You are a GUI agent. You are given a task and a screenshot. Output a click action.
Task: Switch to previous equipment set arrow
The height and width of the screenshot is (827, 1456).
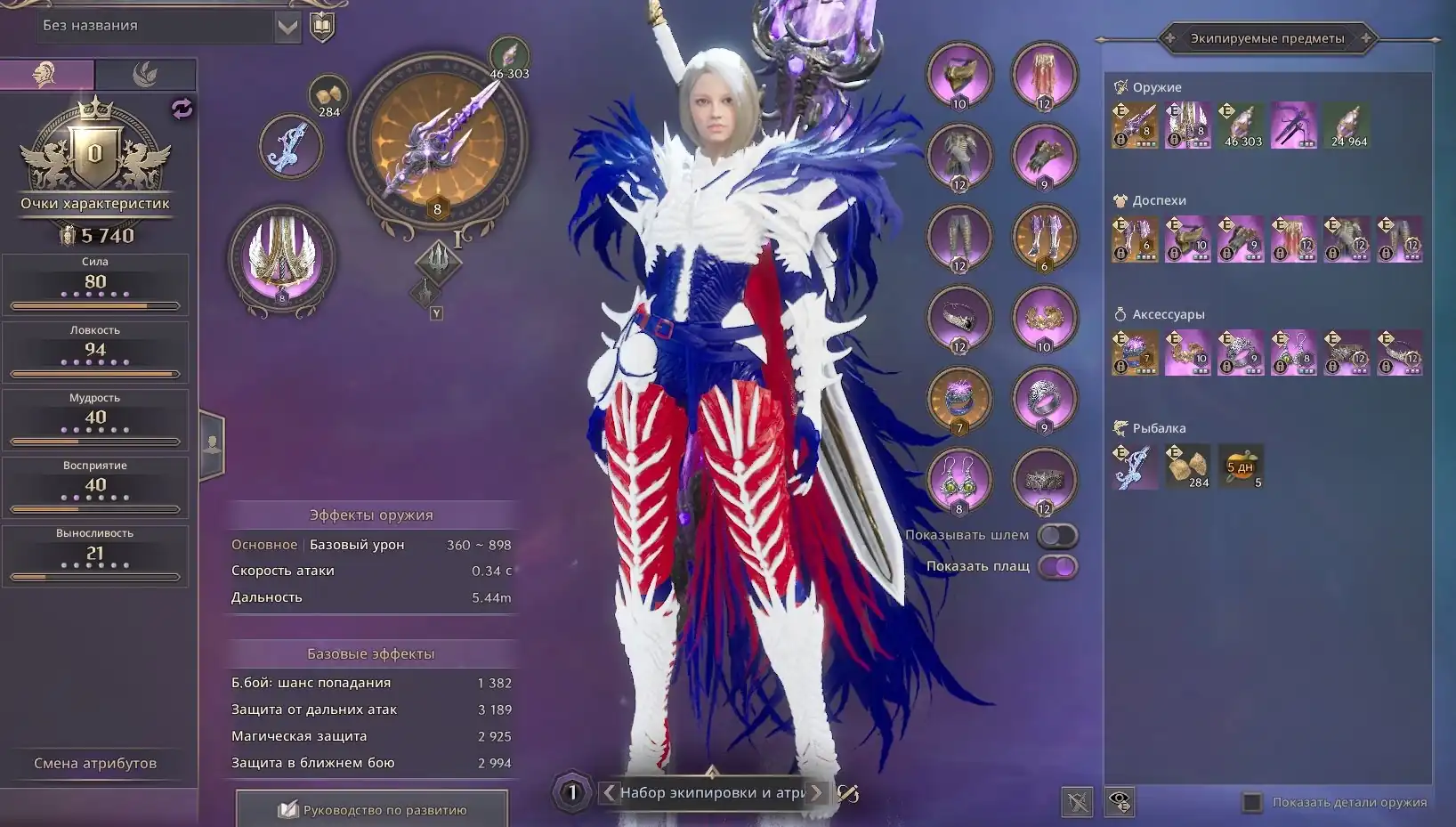(x=609, y=792)
